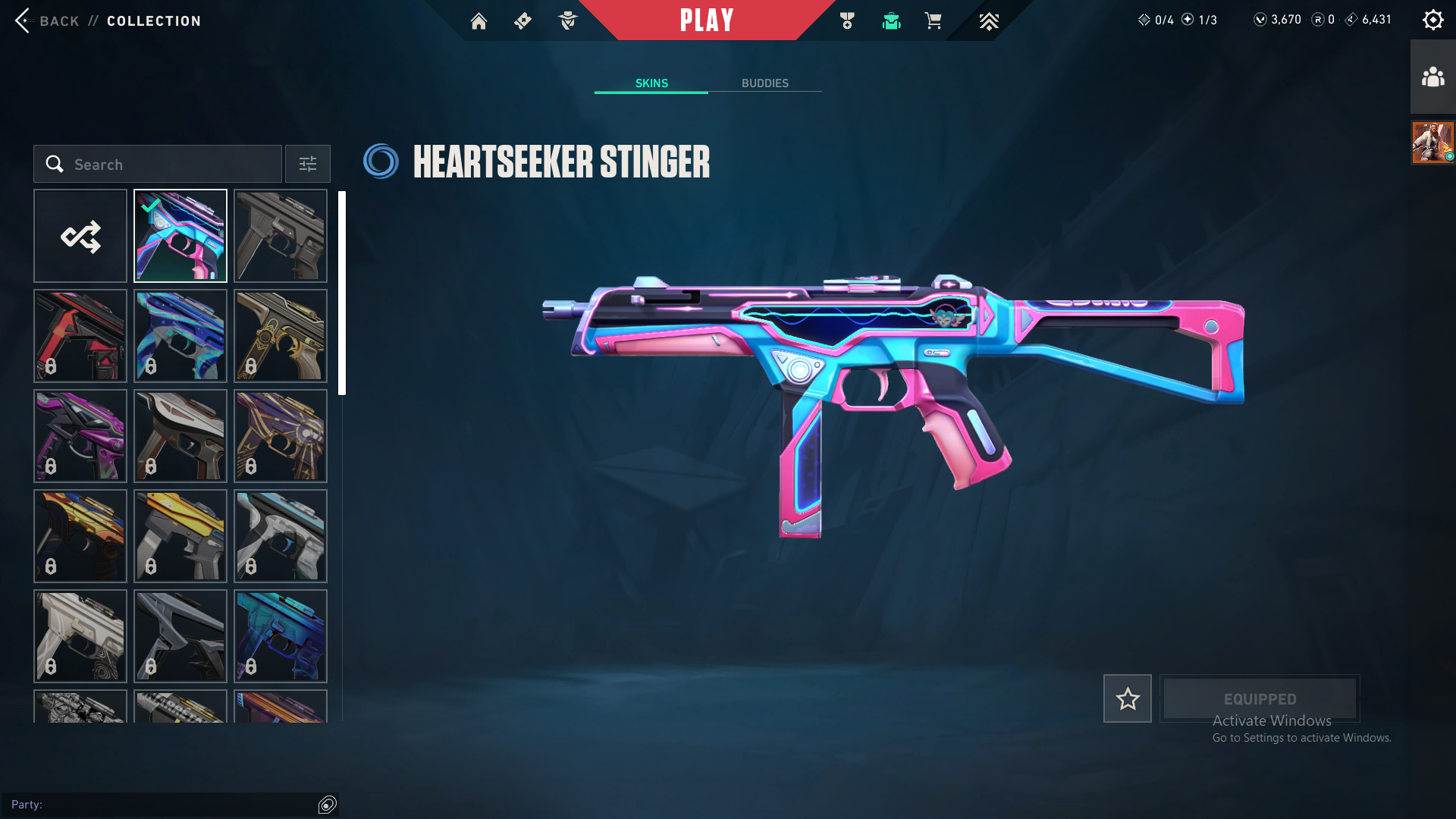Favorite this skin with the star button
This screenshot has width=1456, height=819.
click(x=1127, y=698)
